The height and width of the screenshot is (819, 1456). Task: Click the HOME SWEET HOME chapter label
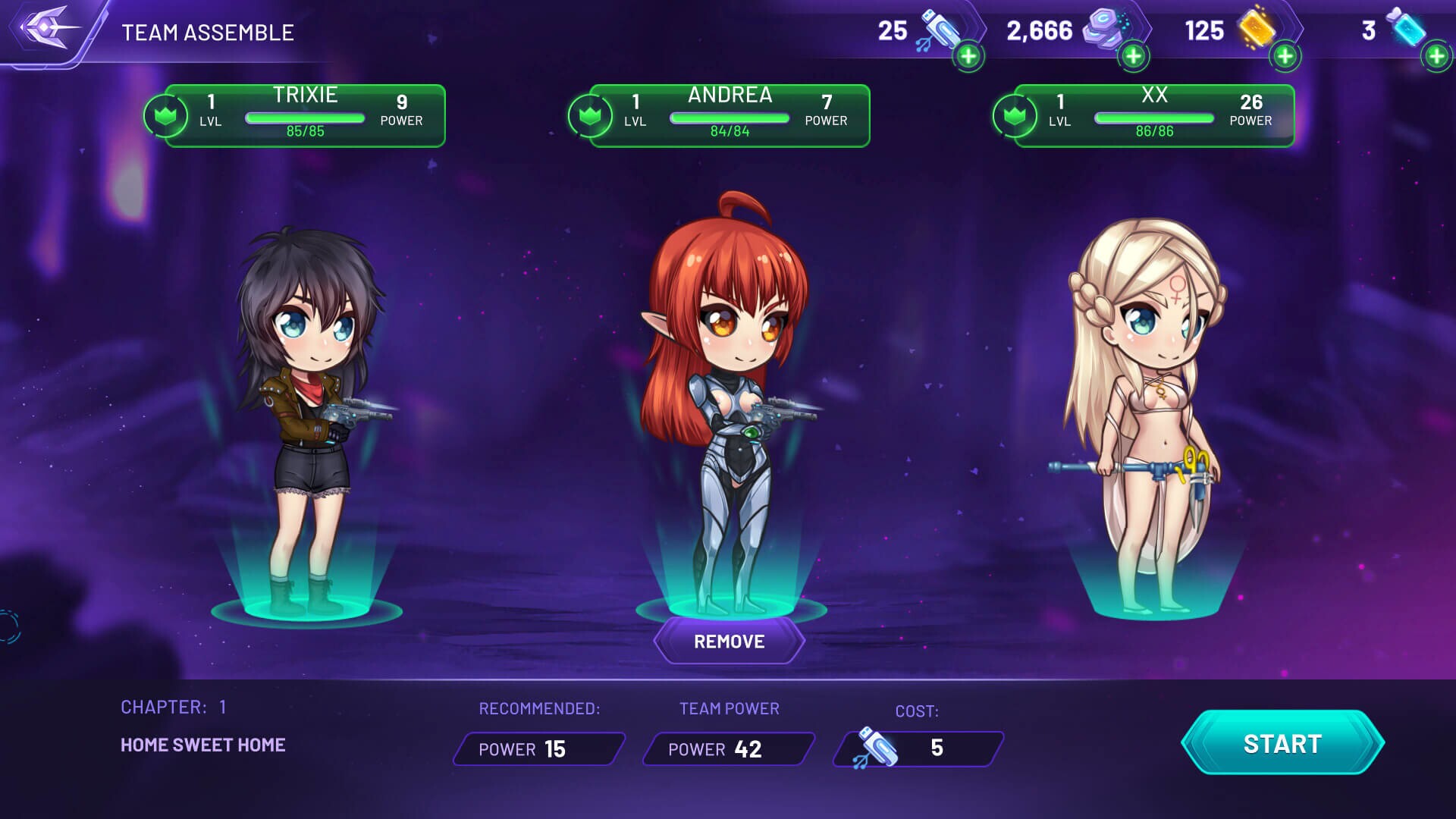pyautogui.click(x=203, y=745)
